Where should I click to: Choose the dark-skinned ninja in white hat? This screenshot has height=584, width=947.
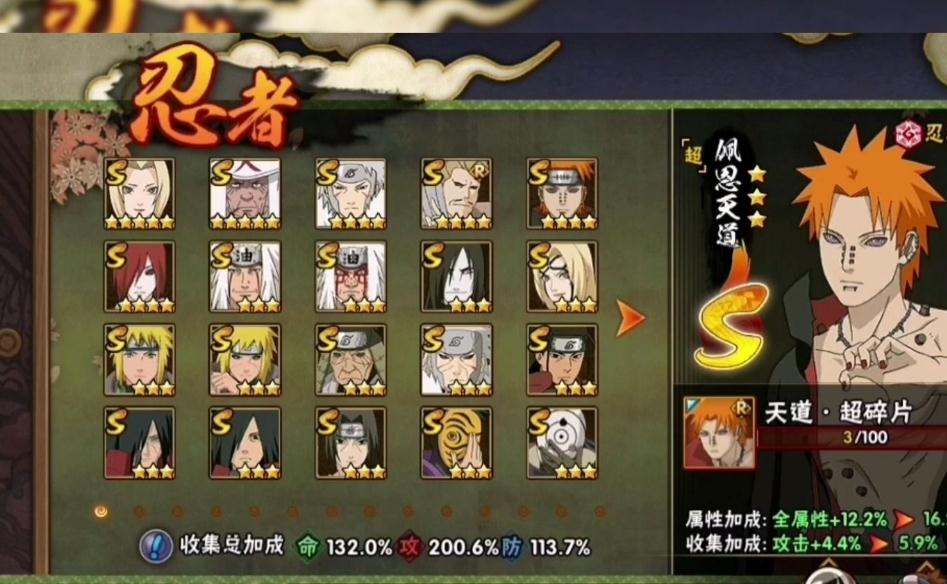click(245, 193)
